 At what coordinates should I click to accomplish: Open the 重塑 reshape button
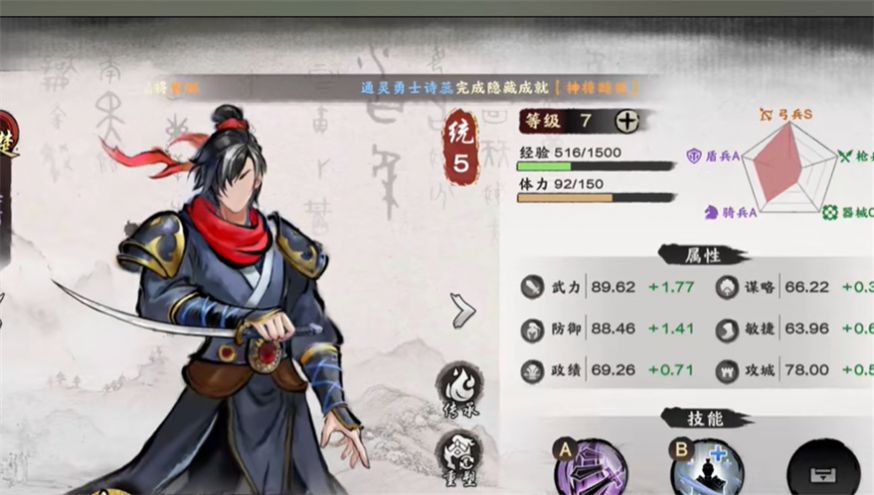coord(461,452)
